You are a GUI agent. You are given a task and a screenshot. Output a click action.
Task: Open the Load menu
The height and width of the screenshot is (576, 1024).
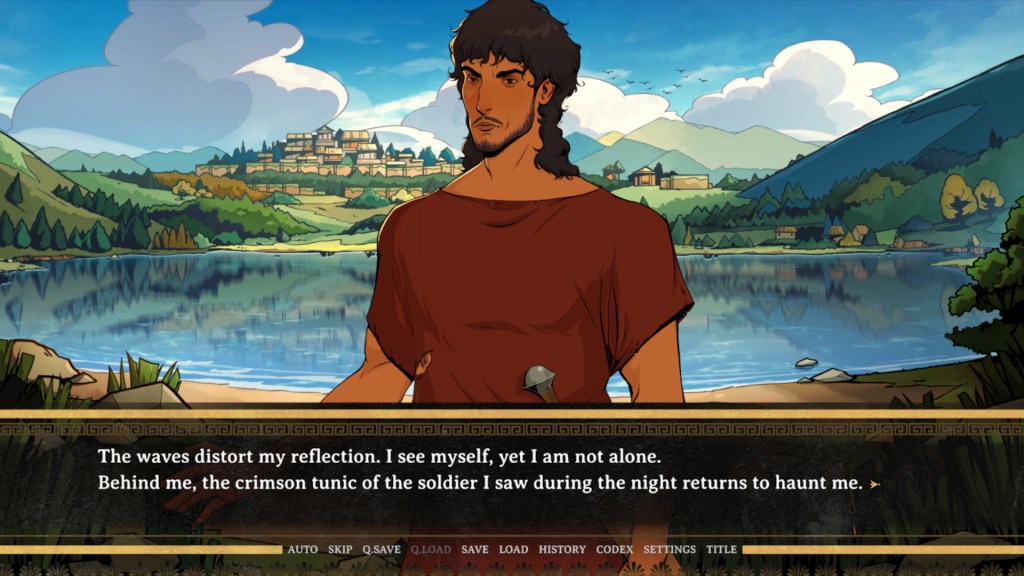click(513, 549)
